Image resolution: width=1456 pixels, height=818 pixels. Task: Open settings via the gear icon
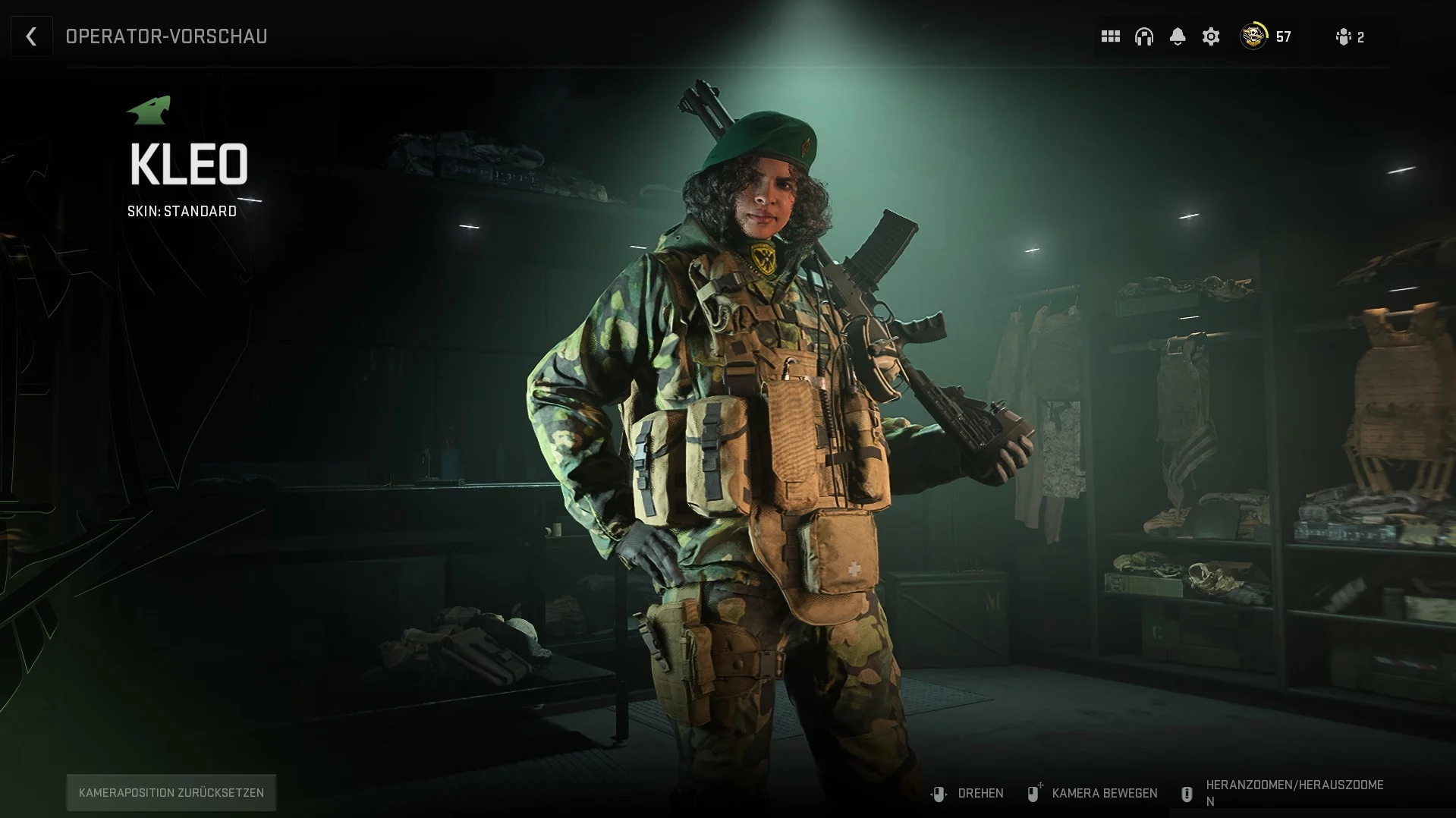click(1211, 36)
